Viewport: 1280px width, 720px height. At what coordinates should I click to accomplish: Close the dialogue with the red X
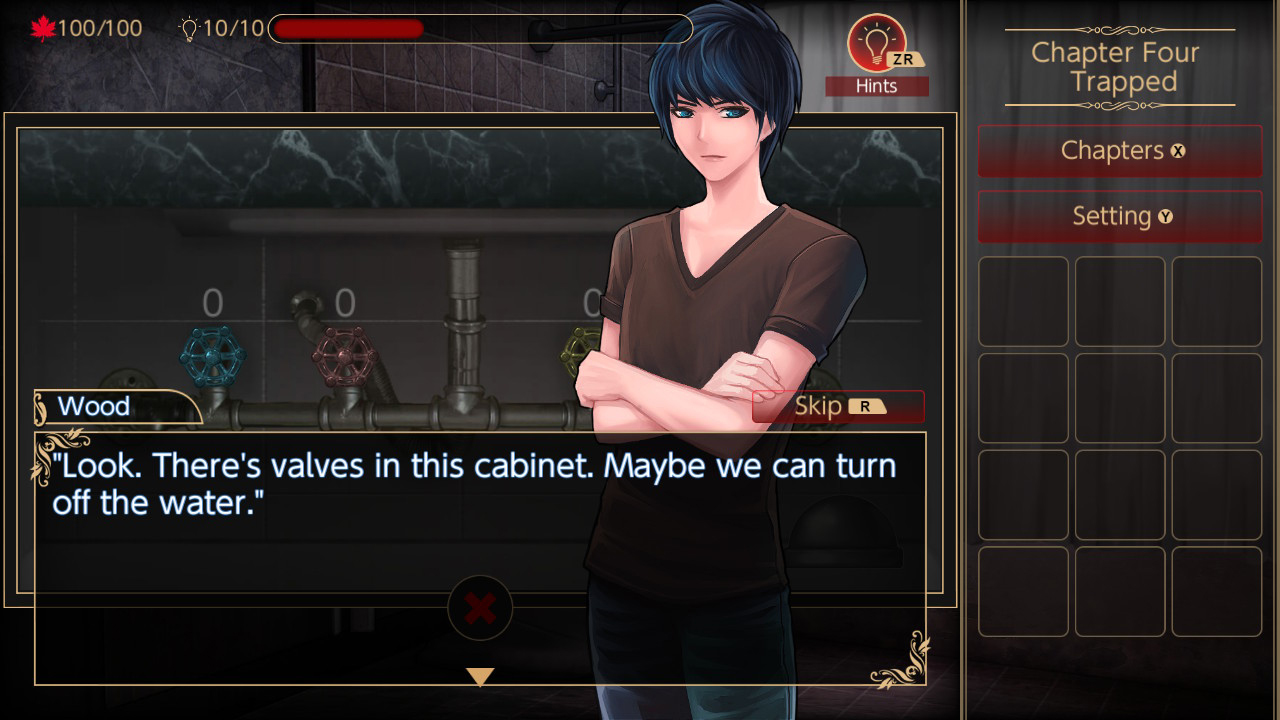pos(480,608)
